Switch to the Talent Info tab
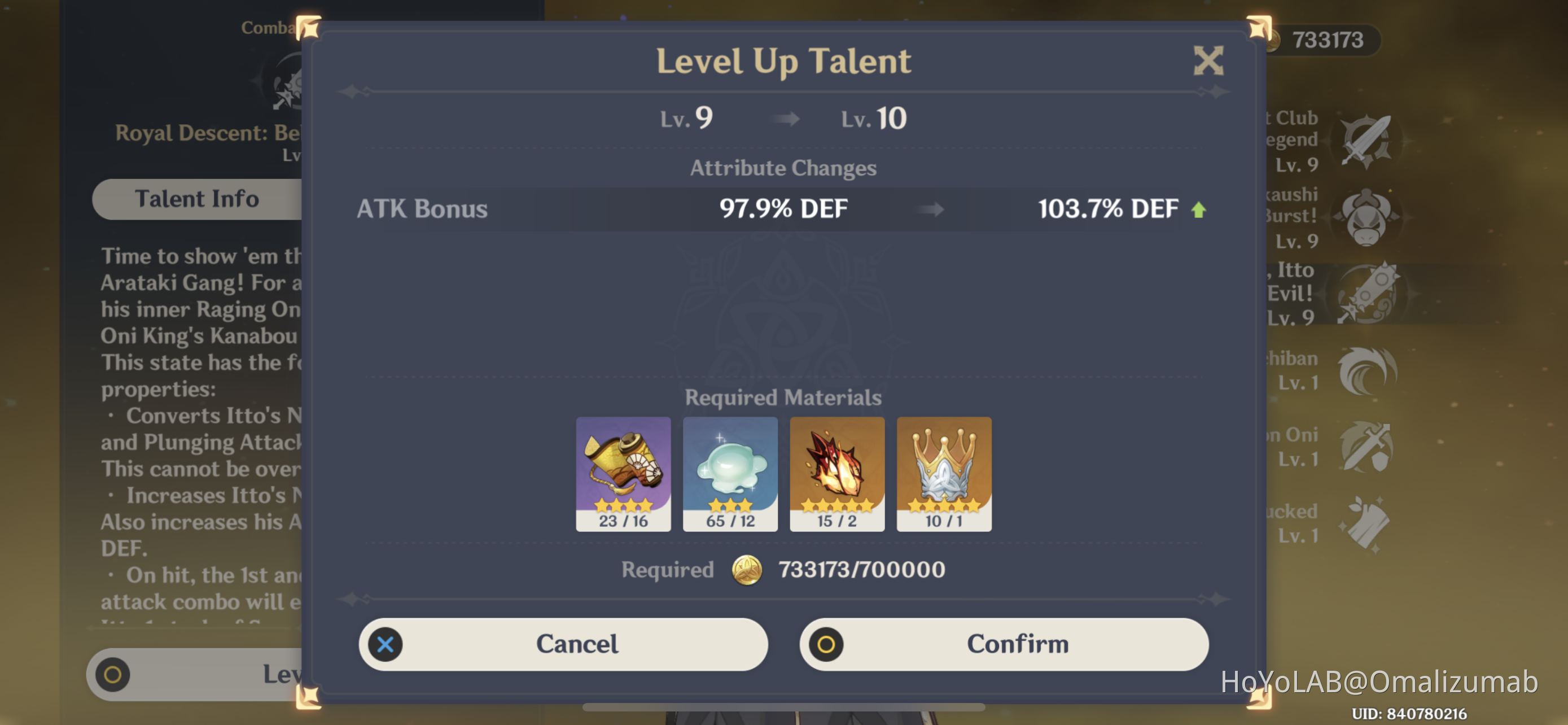Viewport: 1568px width, 725px height. [x=198, y=199]
